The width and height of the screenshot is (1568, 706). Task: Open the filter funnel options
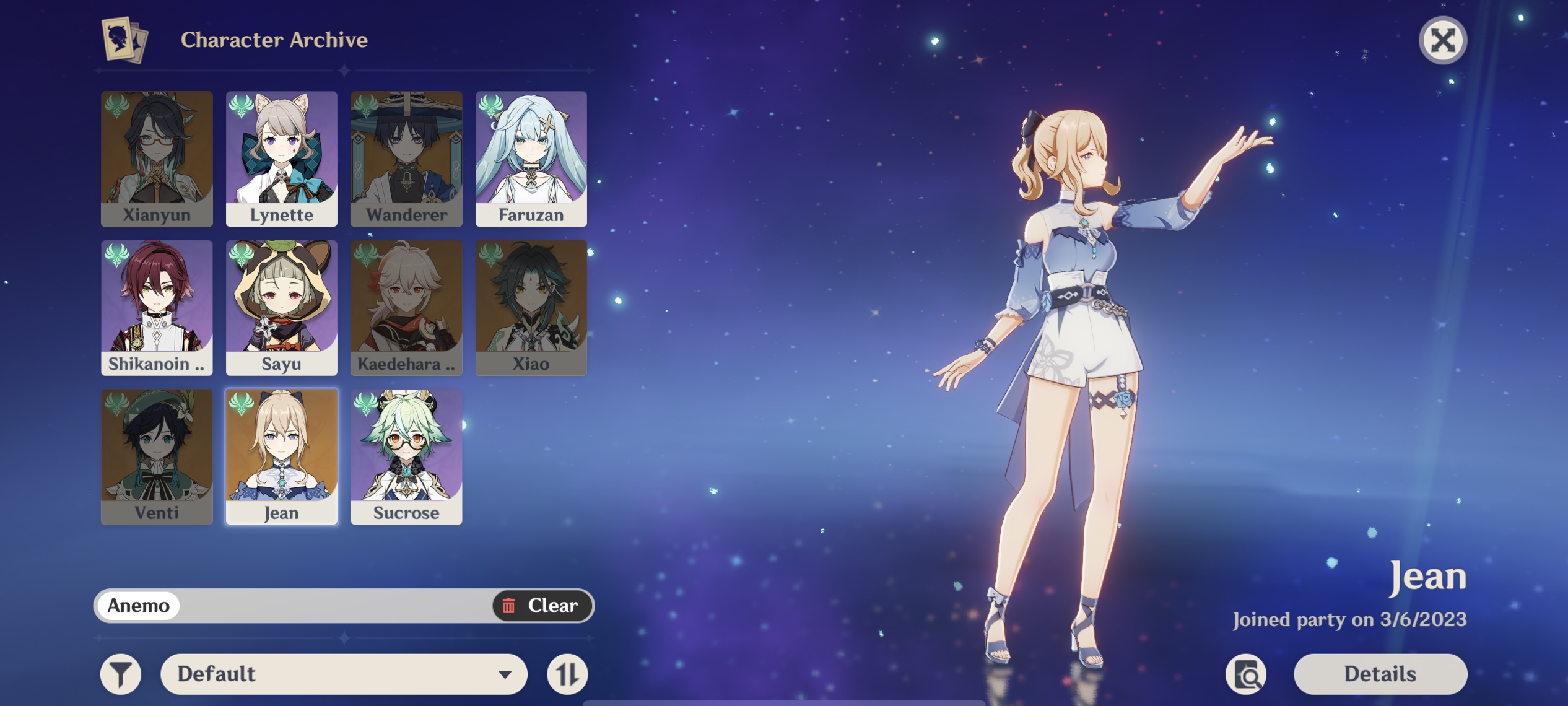click(121, 674)
